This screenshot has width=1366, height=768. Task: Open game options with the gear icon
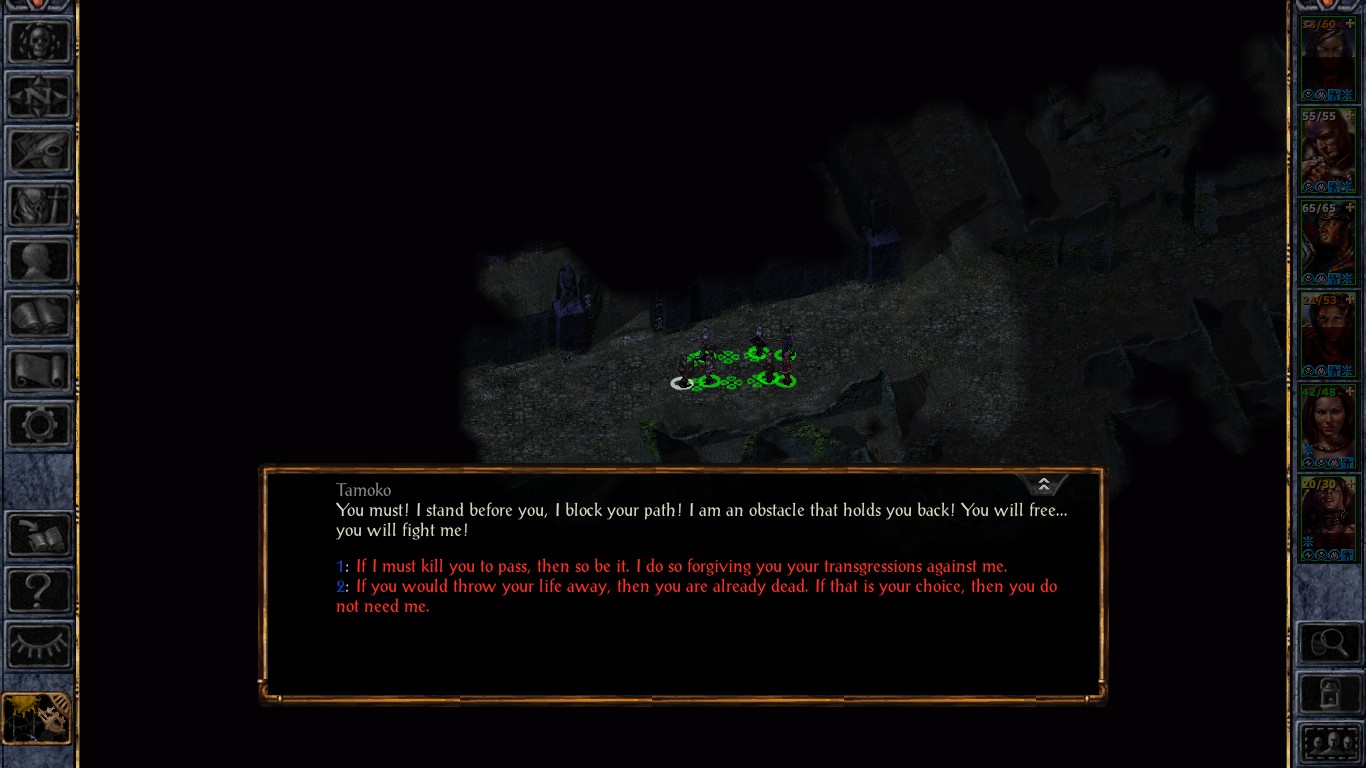[x=39, y=426]
